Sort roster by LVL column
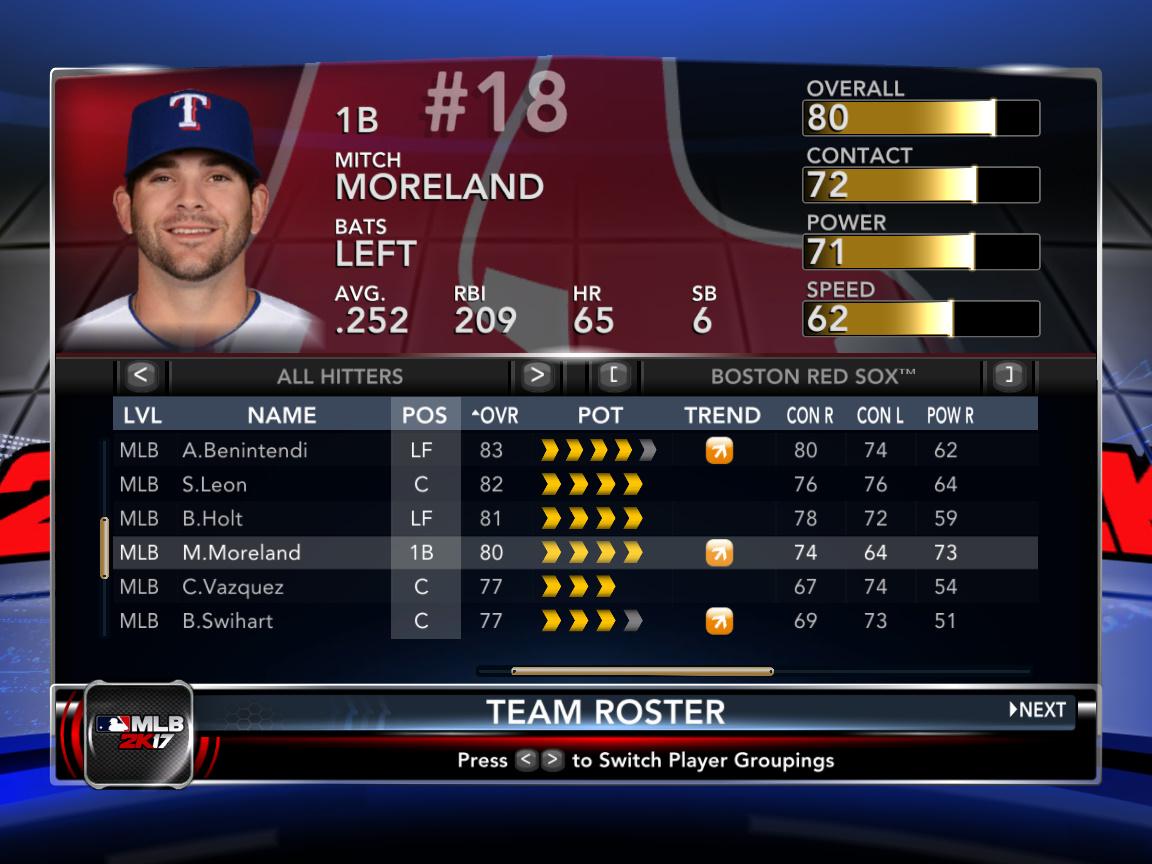The height and width of the screenshot is (864, 1152). [x=142, y=415]
